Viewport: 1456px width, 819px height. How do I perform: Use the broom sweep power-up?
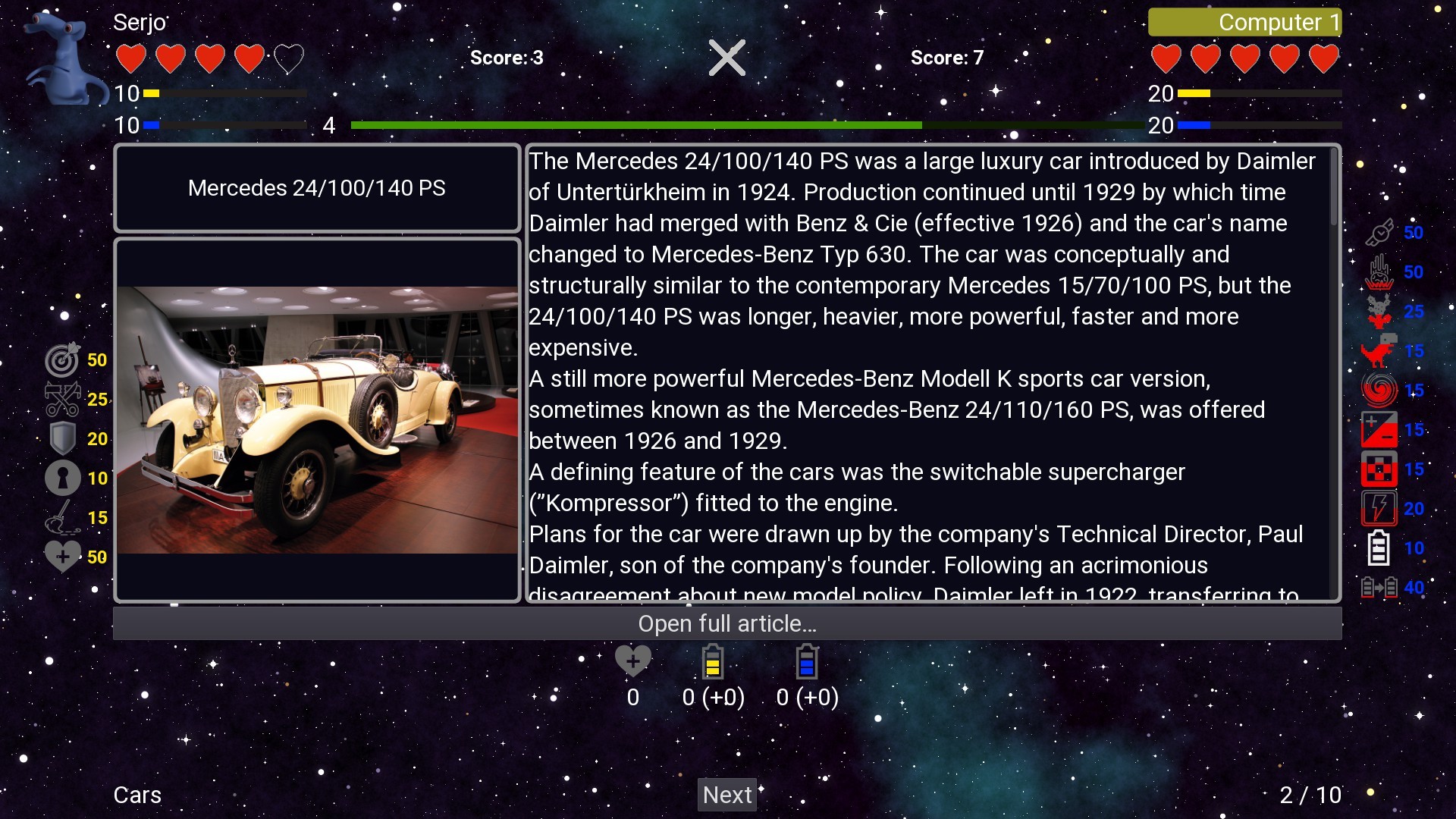(63, 517)
